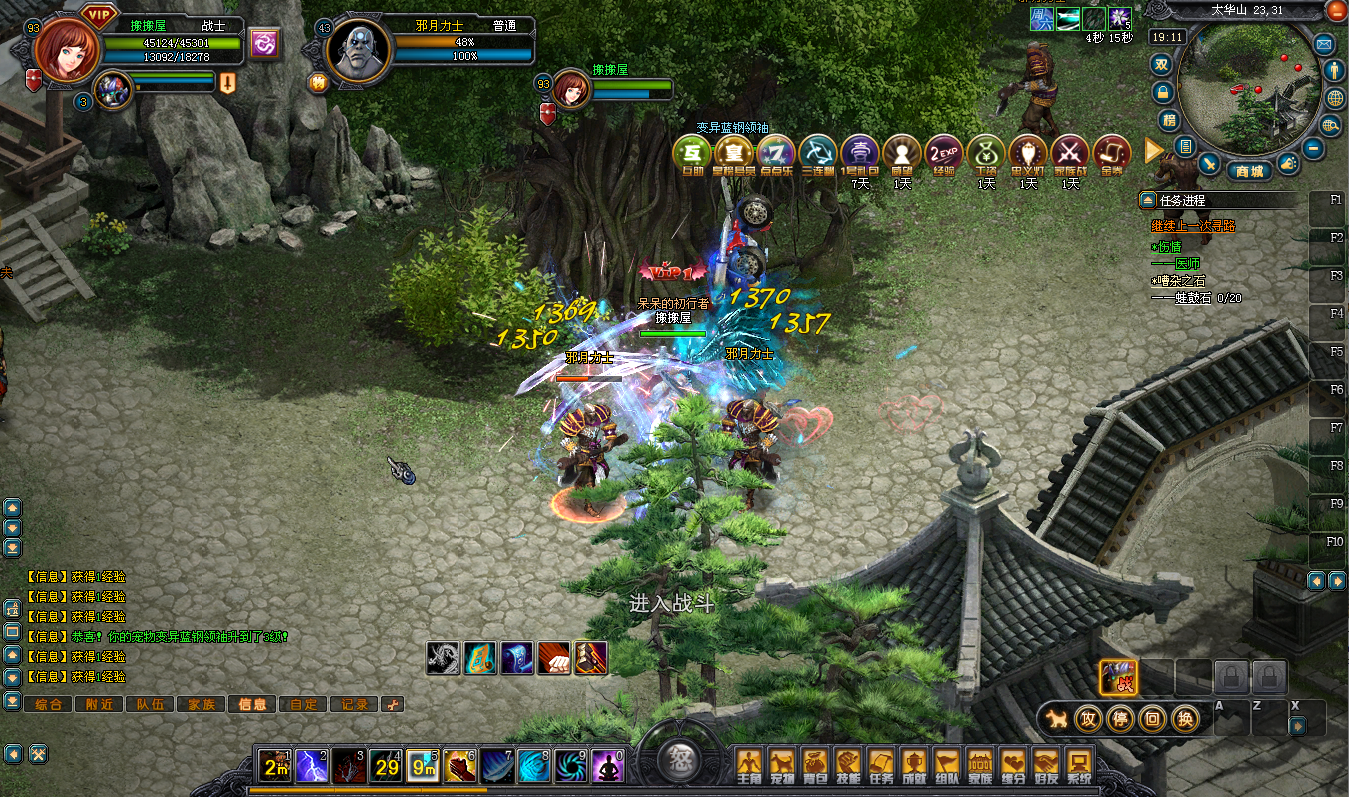The height and width of the screenshot is (797, 1349).
Task: Click the 停 pet stop command button
Action: coord(1120,718)
